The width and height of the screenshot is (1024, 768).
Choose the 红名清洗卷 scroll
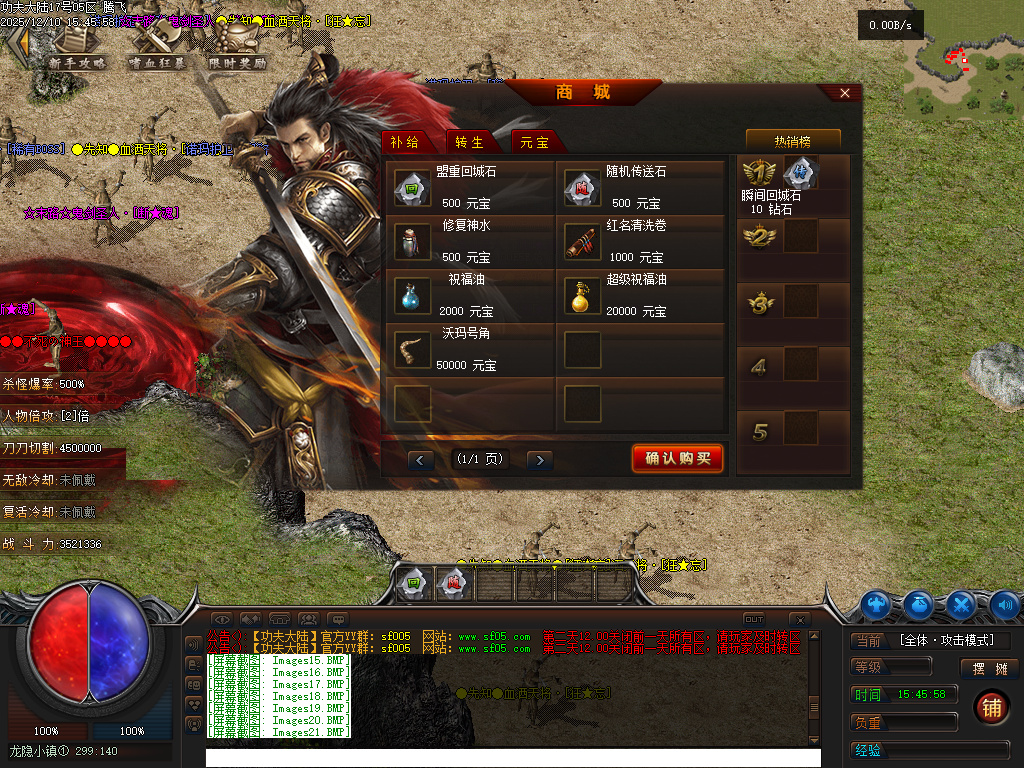click(x=582, y=241)
